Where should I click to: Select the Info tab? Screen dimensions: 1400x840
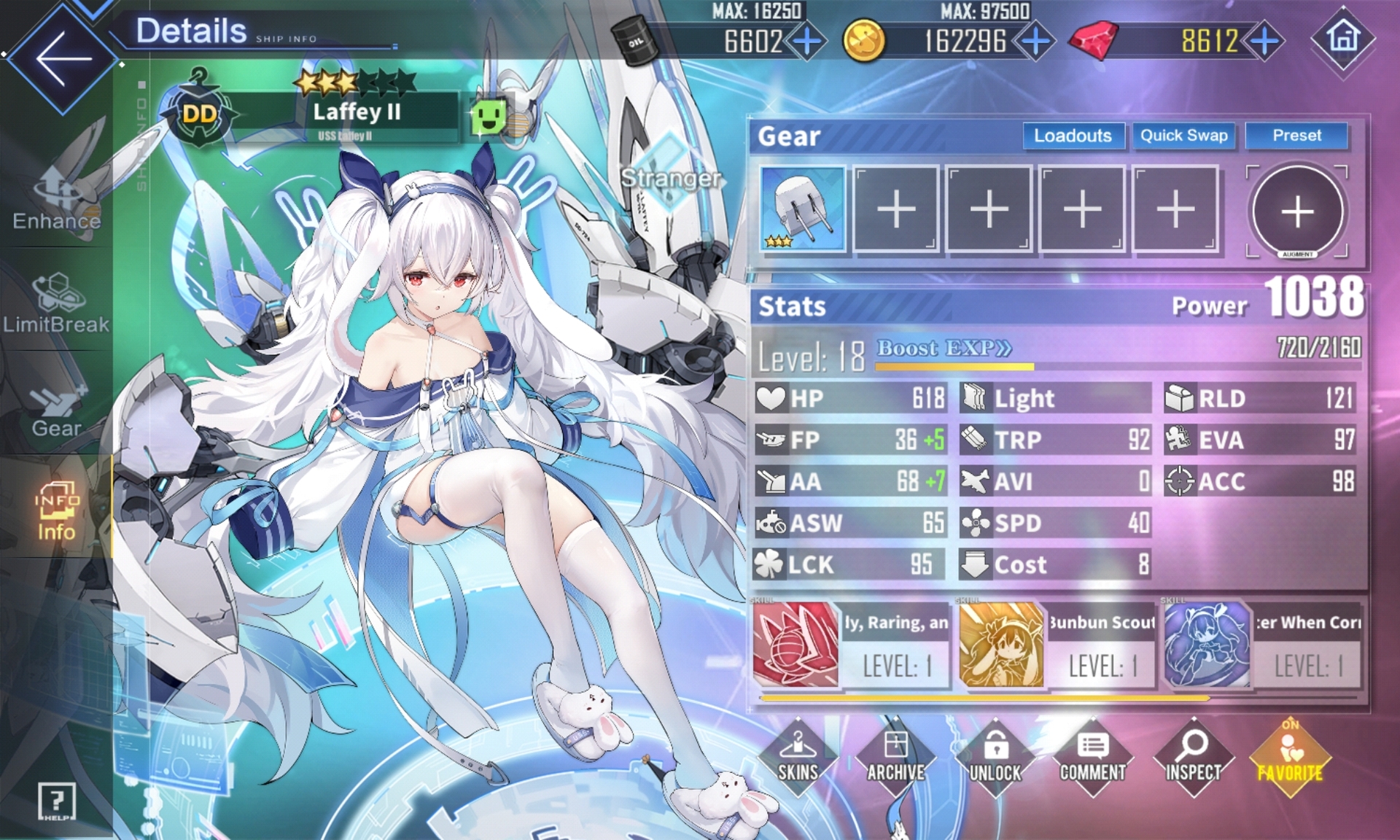pos(57,510)
